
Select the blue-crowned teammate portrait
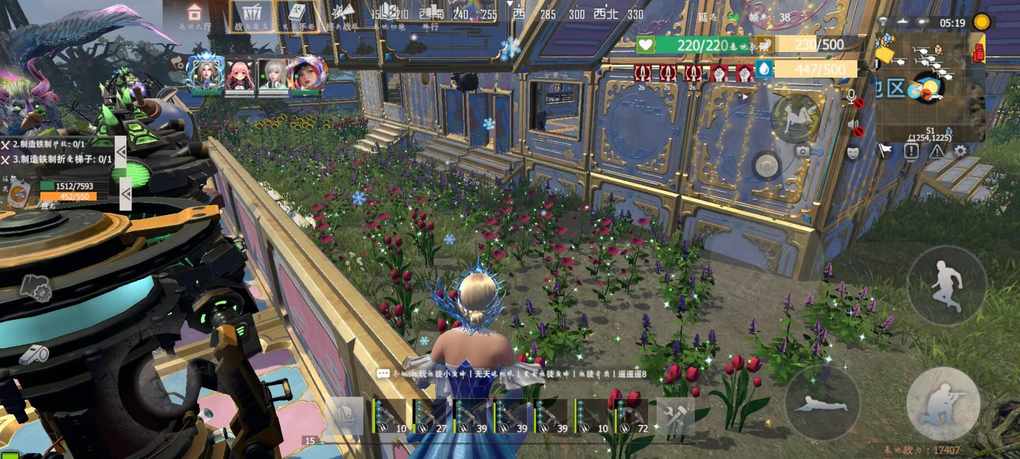[205, 73]
